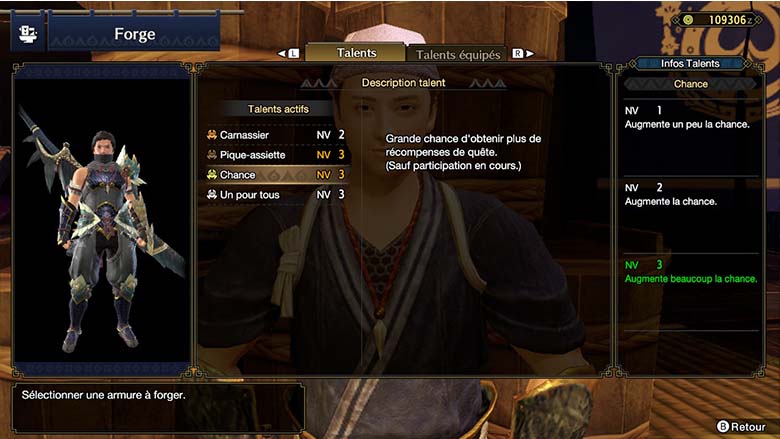Image resolution: width=780 pixels, height=439 pixels.
Task: Select the green NV 3 level description
Action: 690,271
